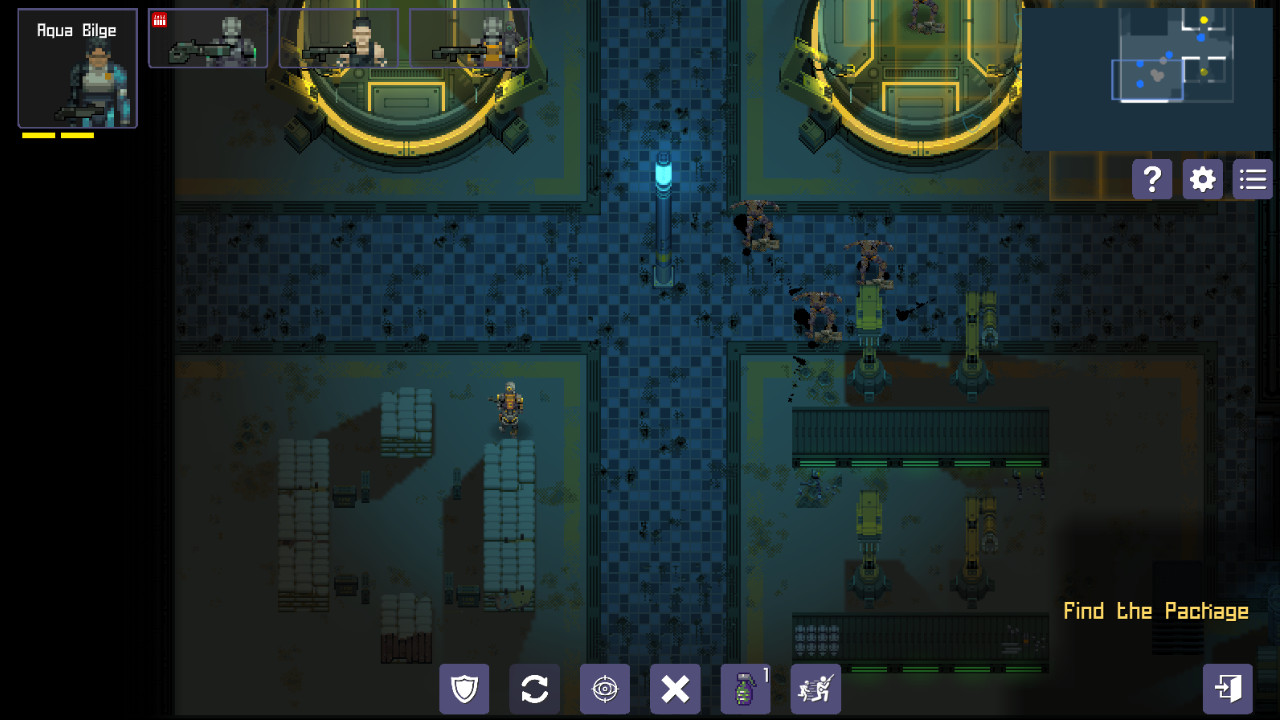Select Aqua Bilge's character portrait

(x=77, y=67)
